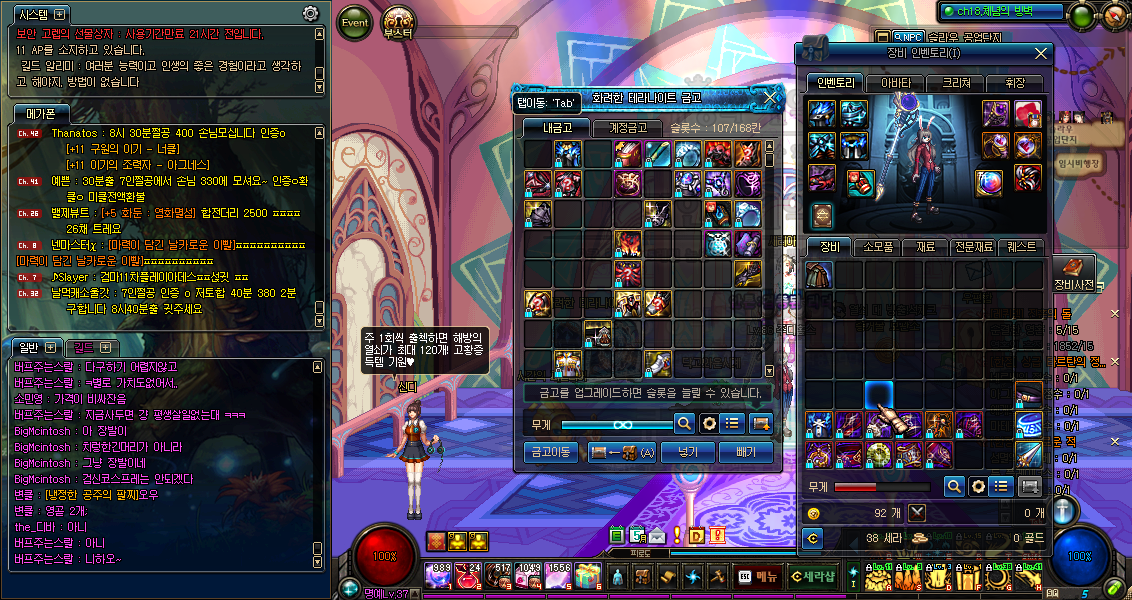Viewport: 1132px width, 600px height.
Task: Click the storage search magnifier button
Action: click(684, 424)
